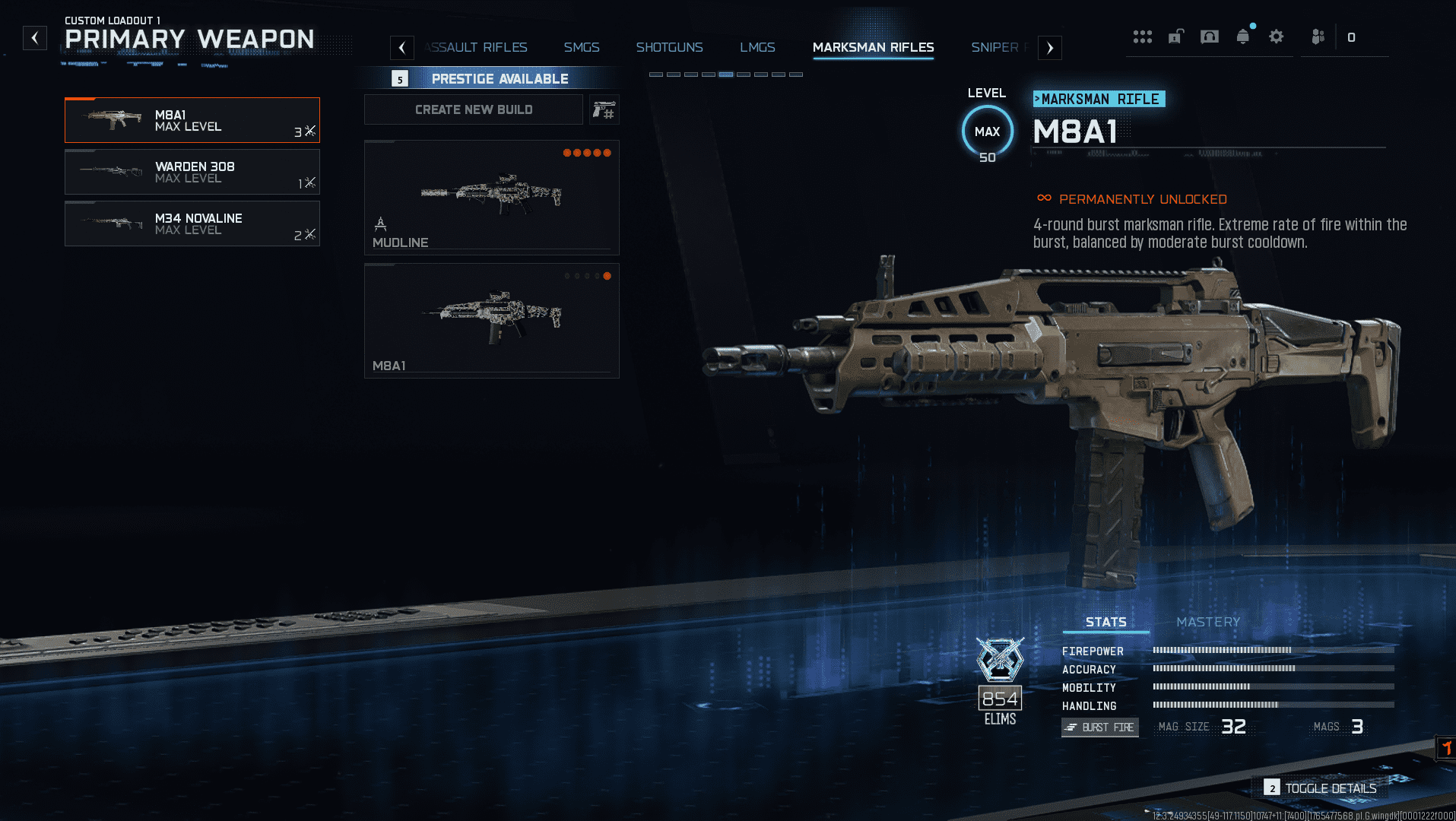Create a new weapon build
Viewport: 1456px width, 821px height.
(x=474, y=109)
